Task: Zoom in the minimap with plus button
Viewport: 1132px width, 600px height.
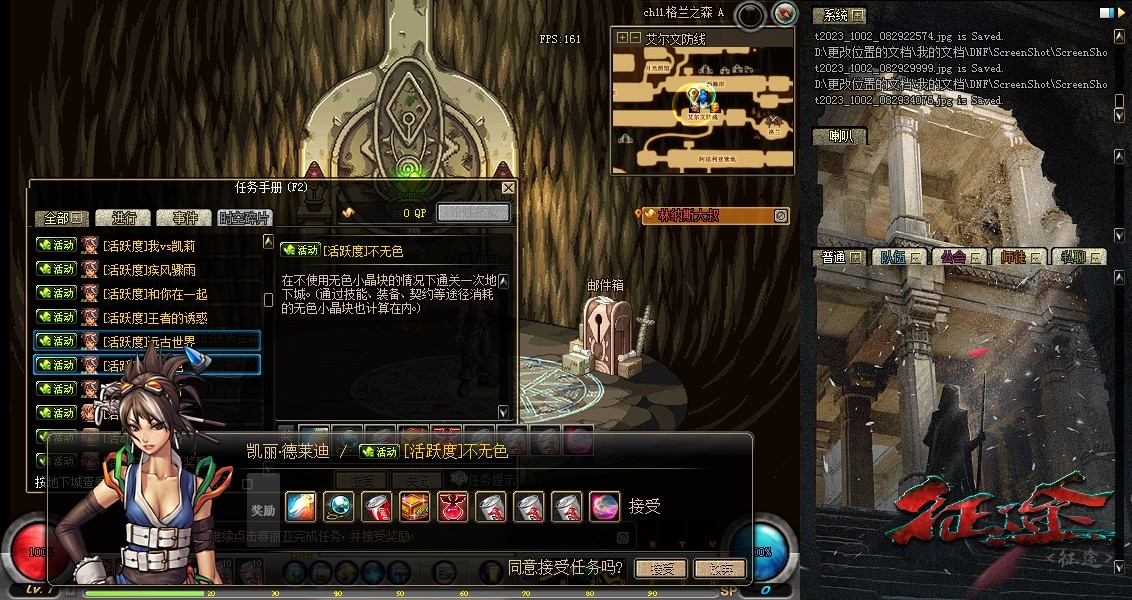Action: click(x=623, y=38)
